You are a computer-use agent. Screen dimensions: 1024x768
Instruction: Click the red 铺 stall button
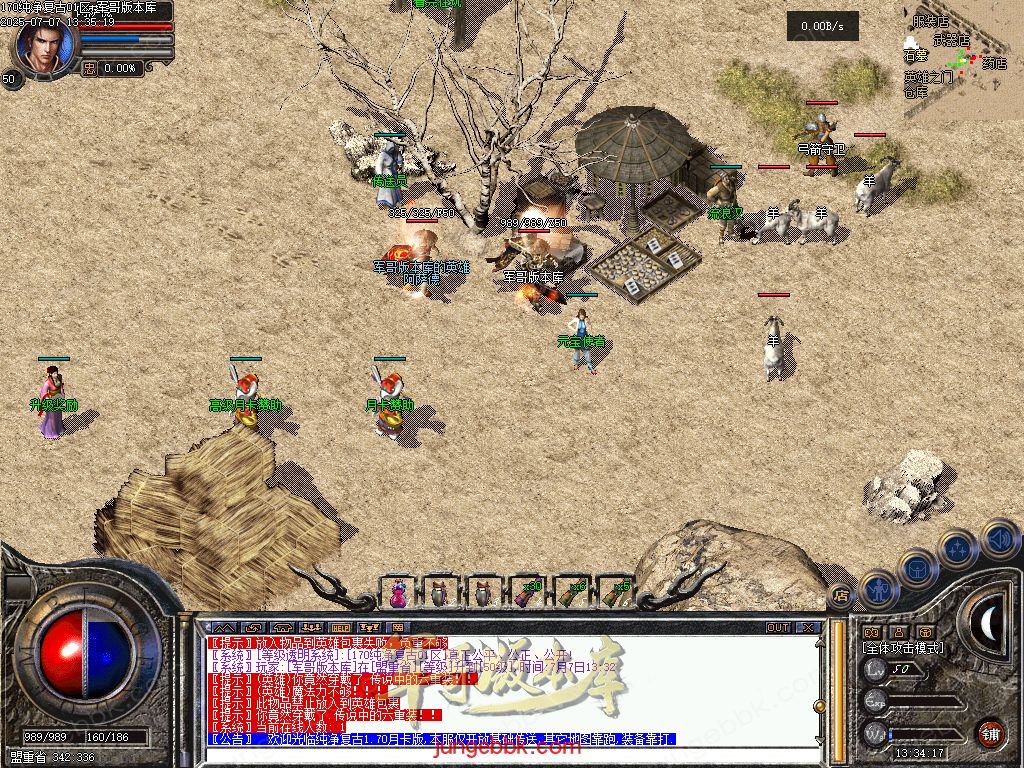[x=989, y=733]
